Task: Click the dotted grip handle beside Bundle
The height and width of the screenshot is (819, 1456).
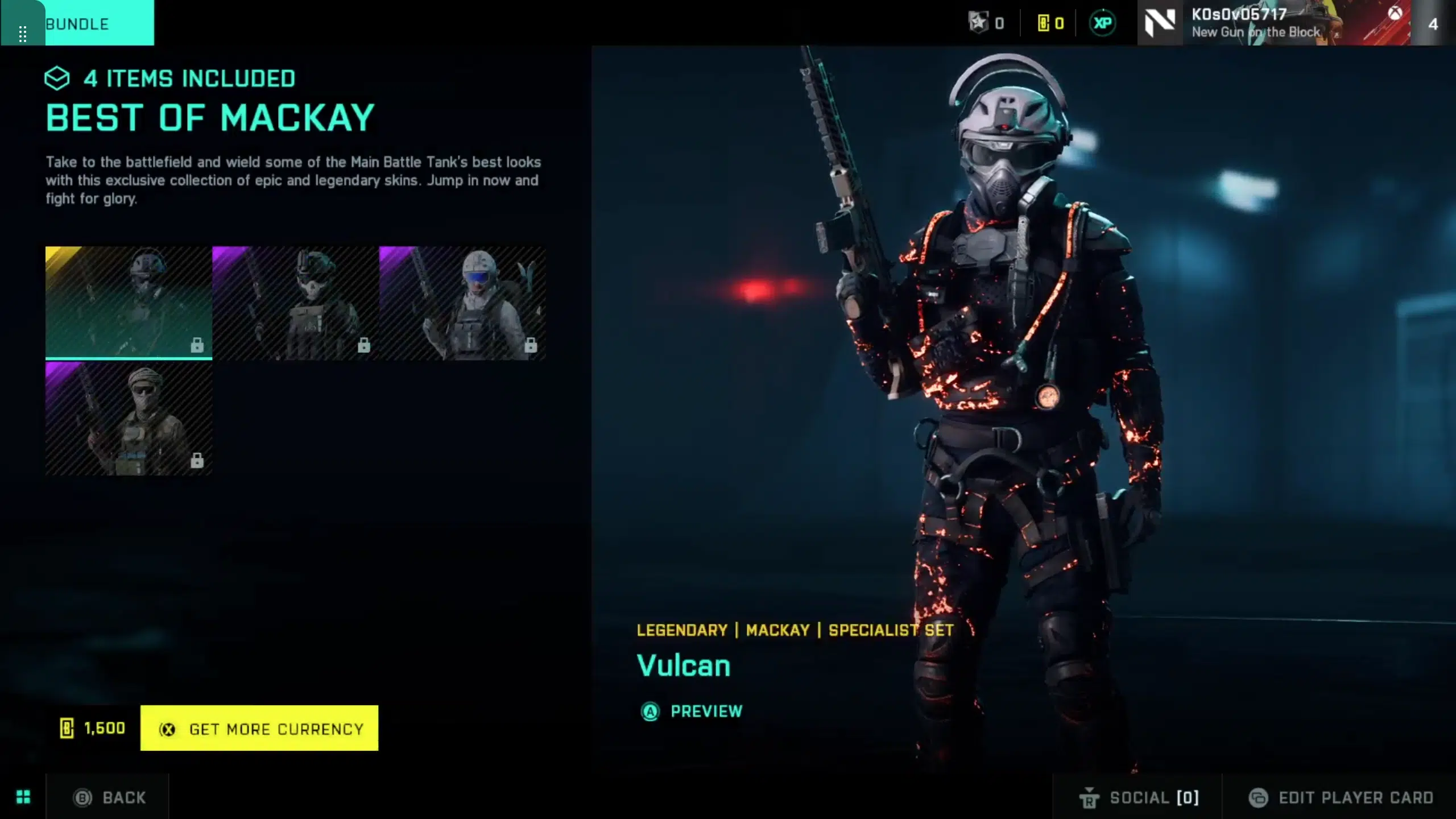Action: pos(23,33)
